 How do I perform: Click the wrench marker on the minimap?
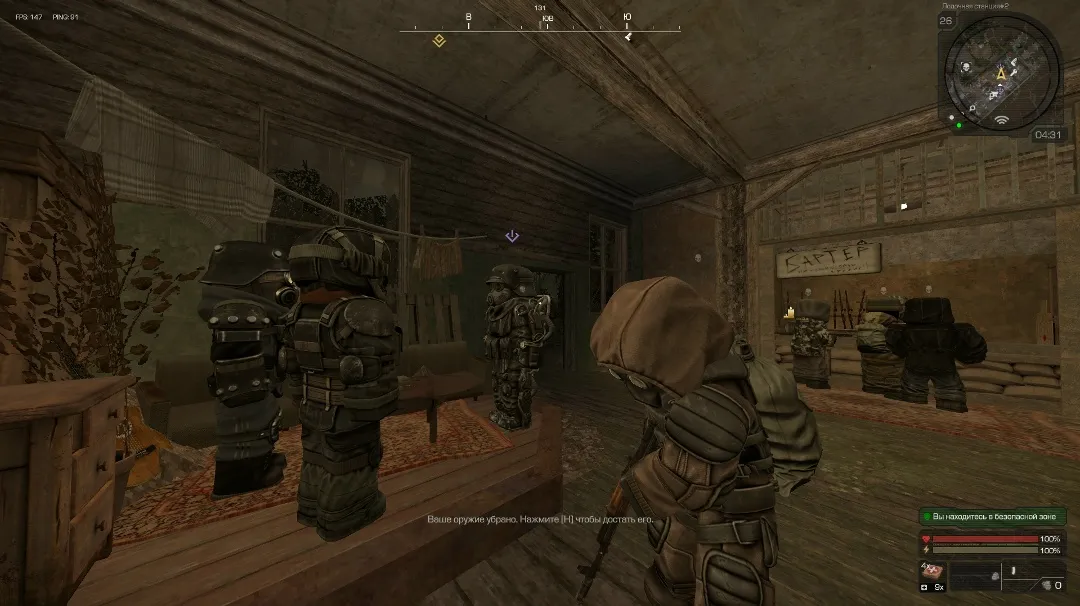tap(1014, 74)
